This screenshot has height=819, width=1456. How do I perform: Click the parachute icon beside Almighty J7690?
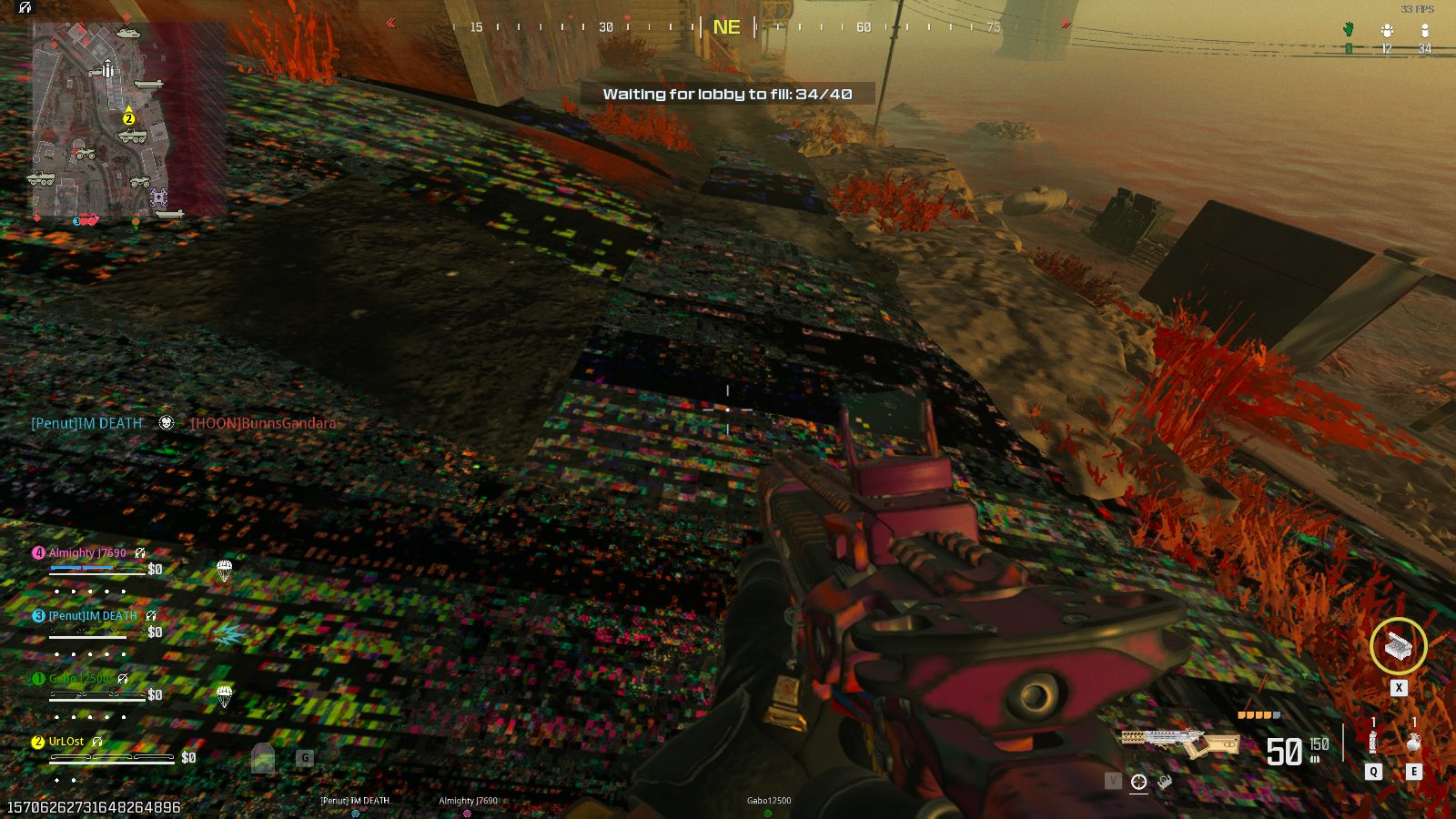click(225, 571)
